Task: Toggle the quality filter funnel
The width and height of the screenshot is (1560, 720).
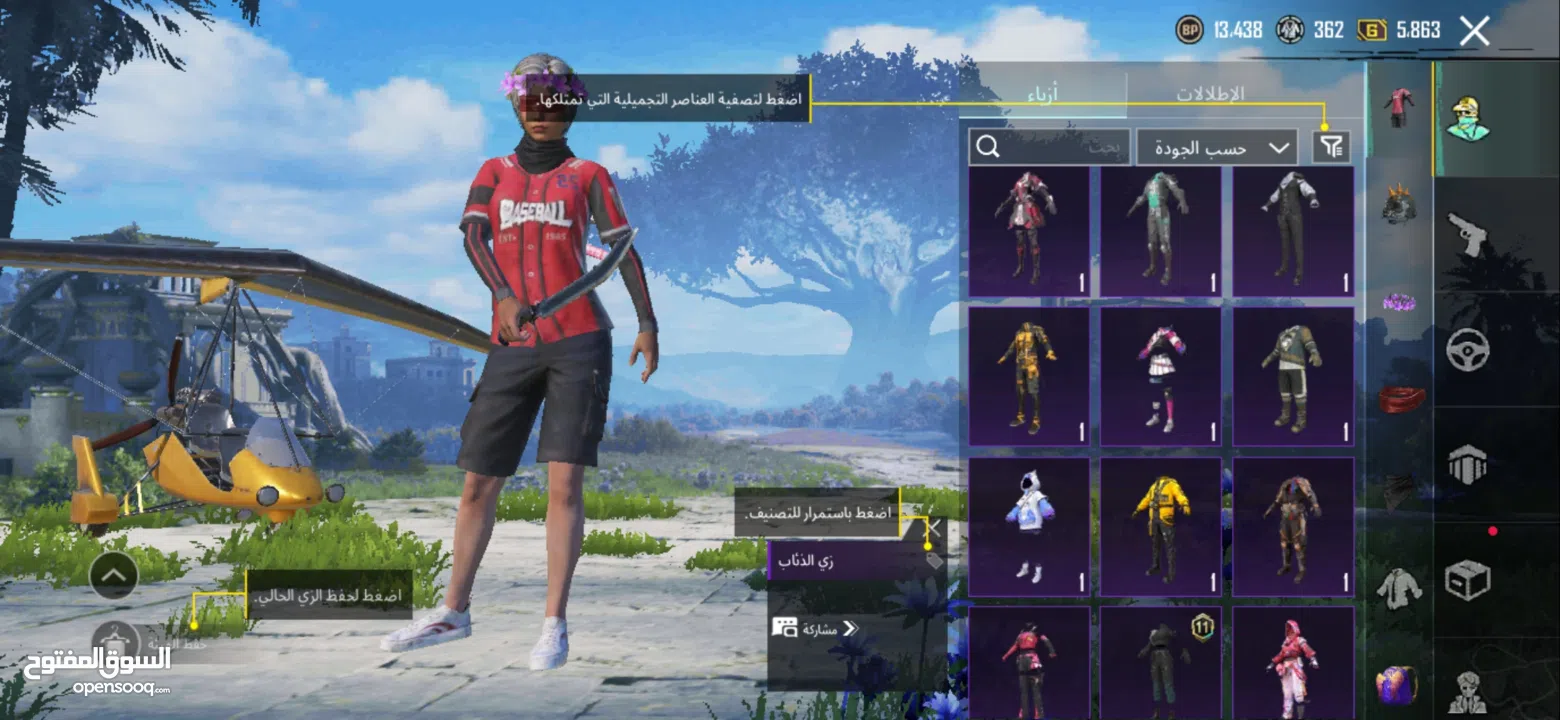Action: pyautogui.click(x=1331, y=146)
